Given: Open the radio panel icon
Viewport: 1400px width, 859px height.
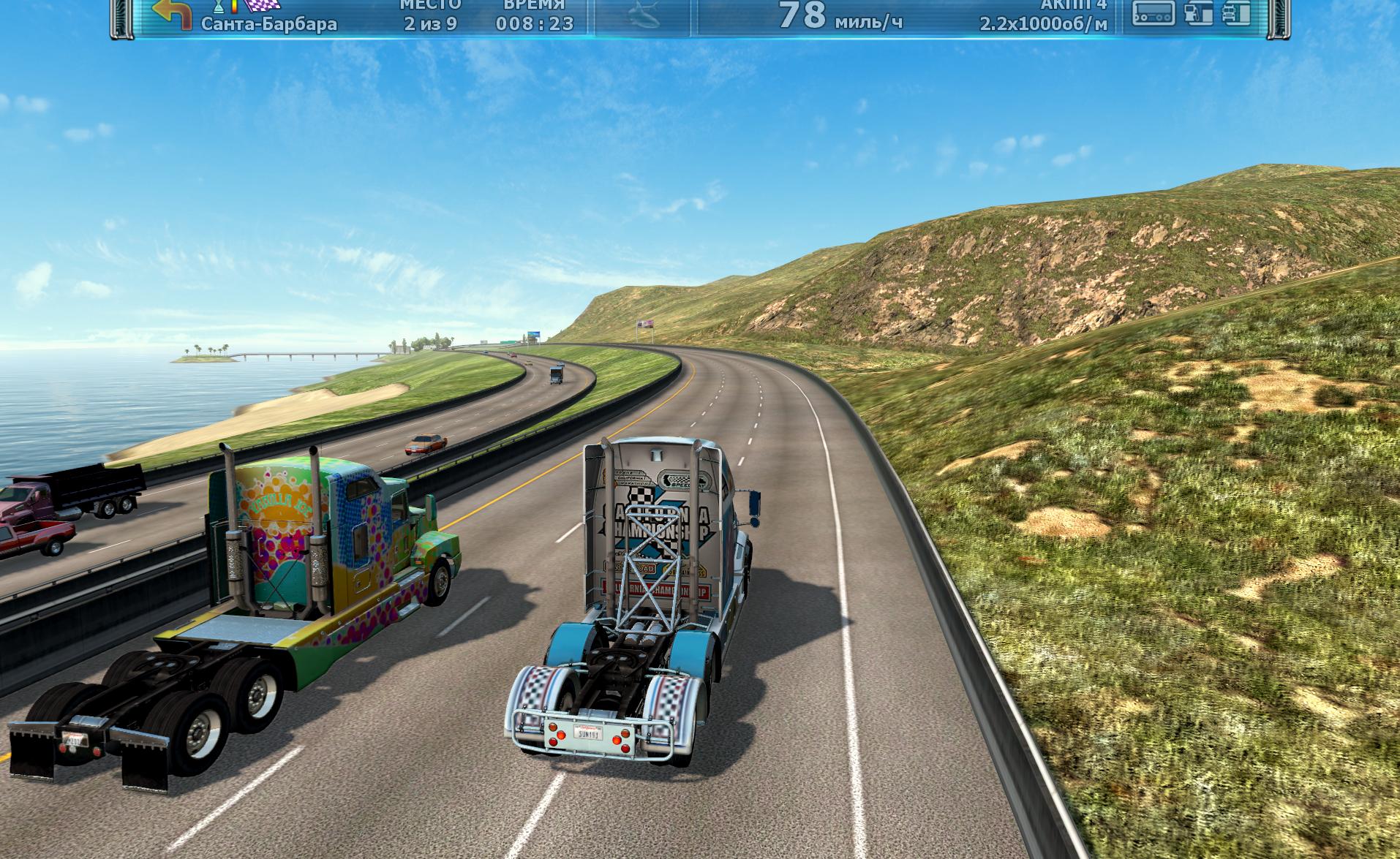Looking at the screenshot, I should pos(1153,12).
